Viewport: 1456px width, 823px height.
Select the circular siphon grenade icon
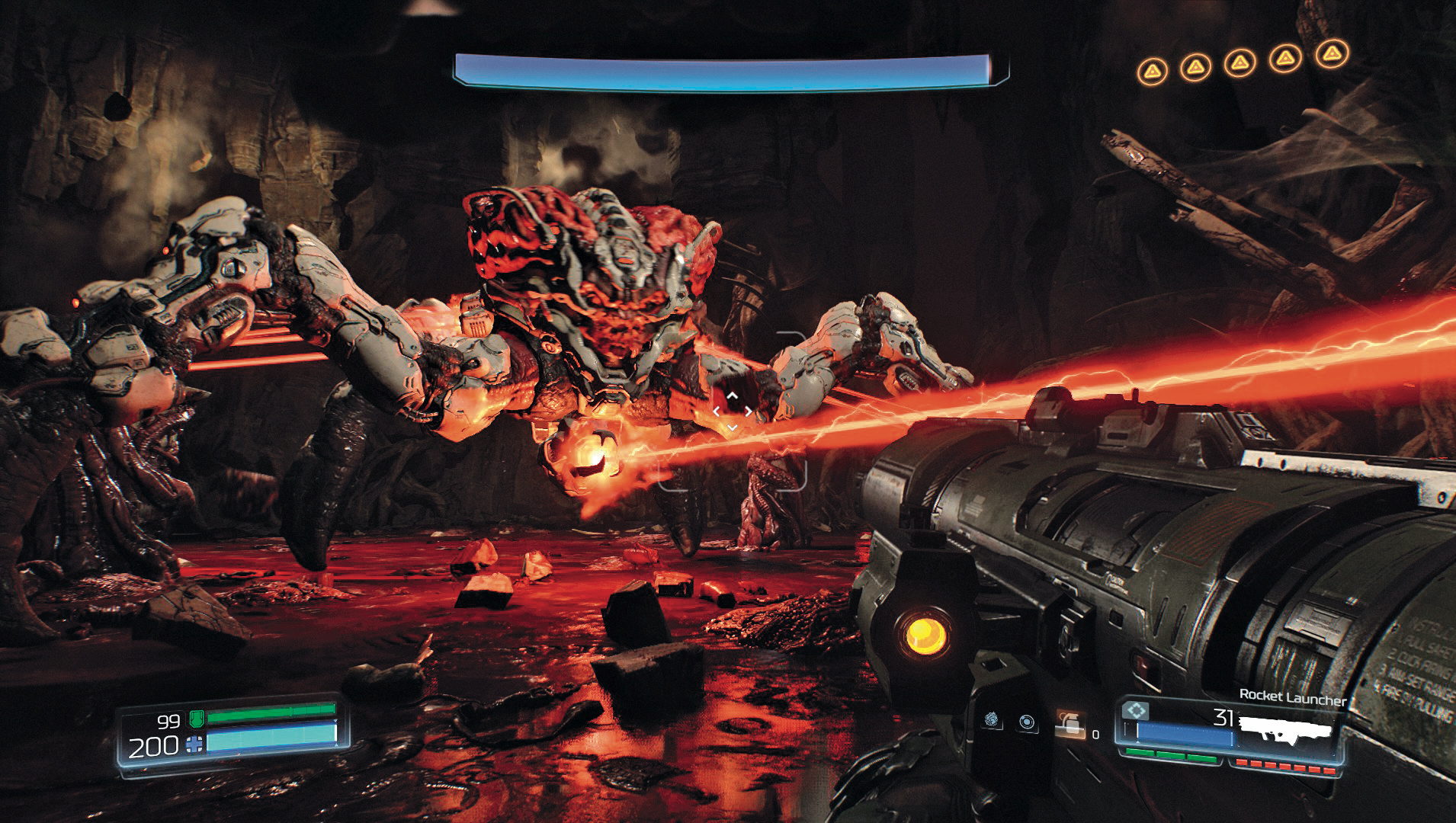tap(1028, 722)
